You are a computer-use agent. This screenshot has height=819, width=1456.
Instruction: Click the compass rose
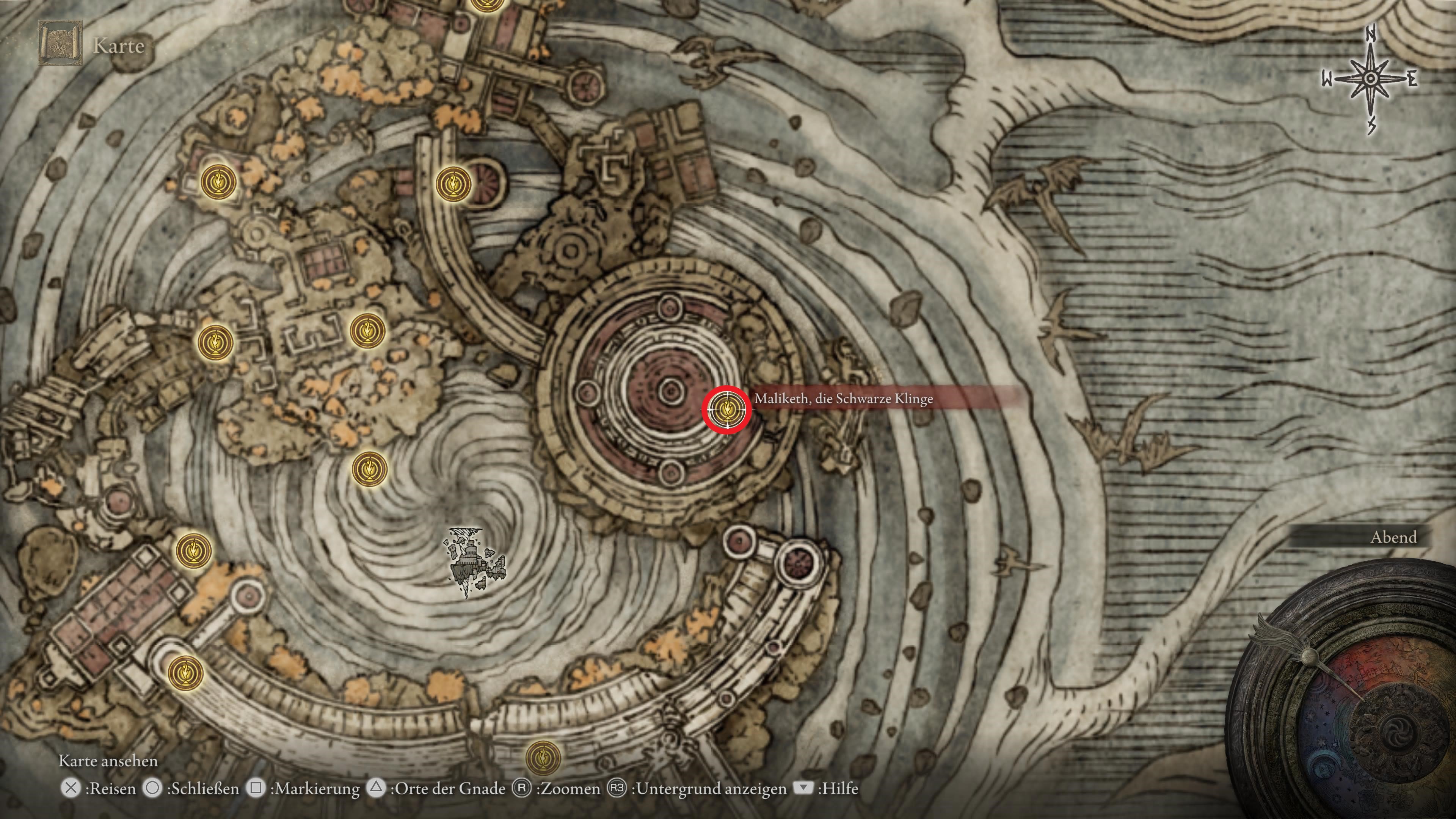coord(1370,80)
